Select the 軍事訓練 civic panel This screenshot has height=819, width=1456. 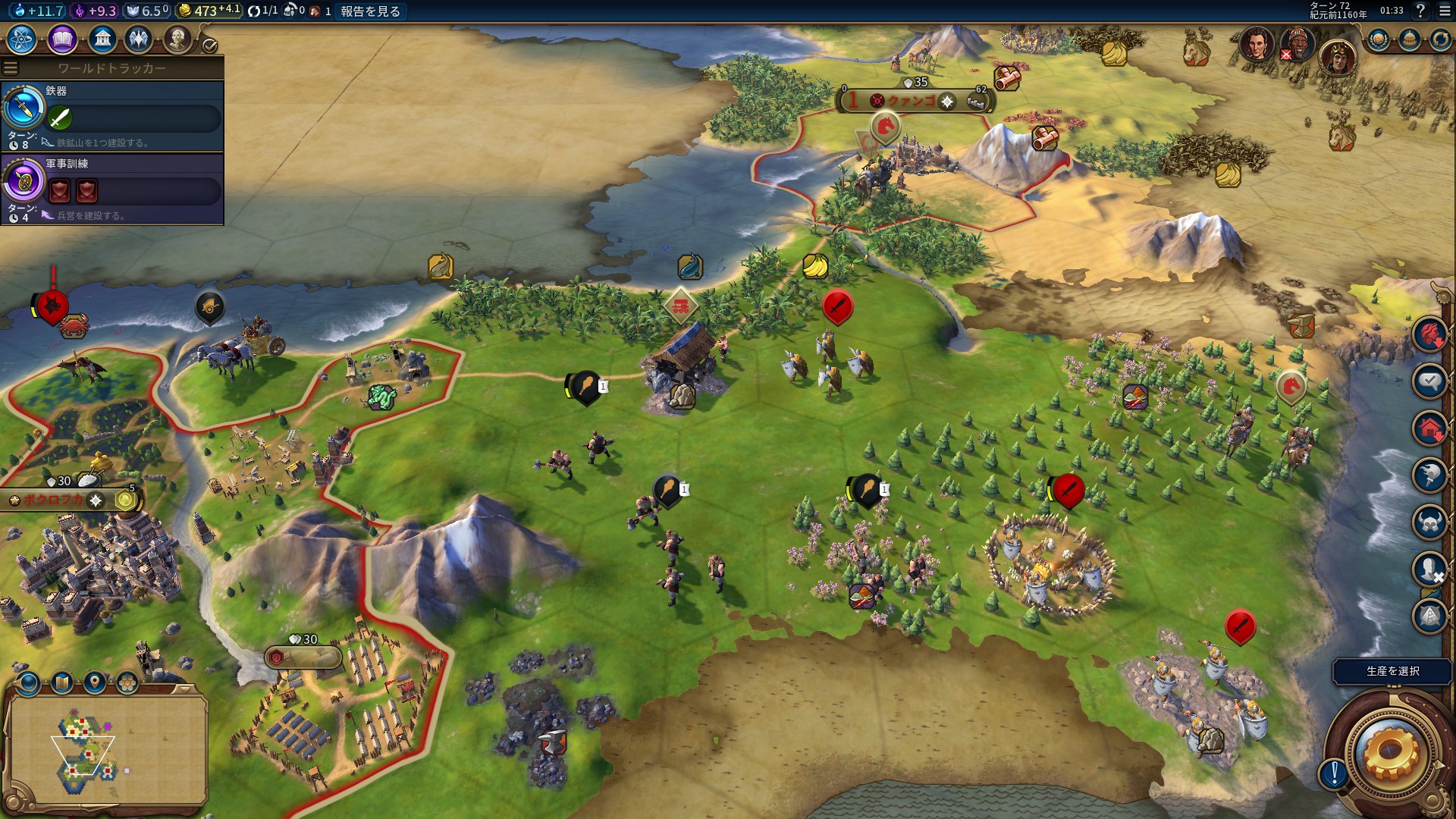[112, 189]
